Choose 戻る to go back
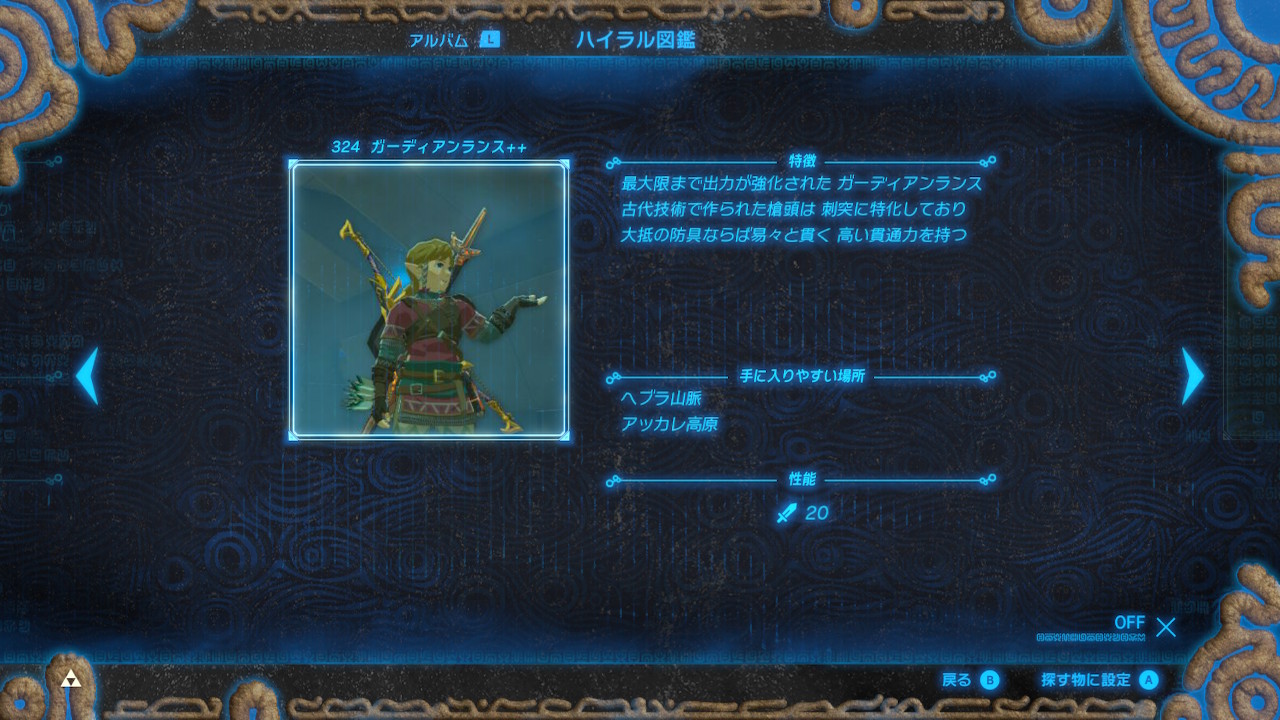The height and width of the screenshot is (720, 1280). coord(970,680)
